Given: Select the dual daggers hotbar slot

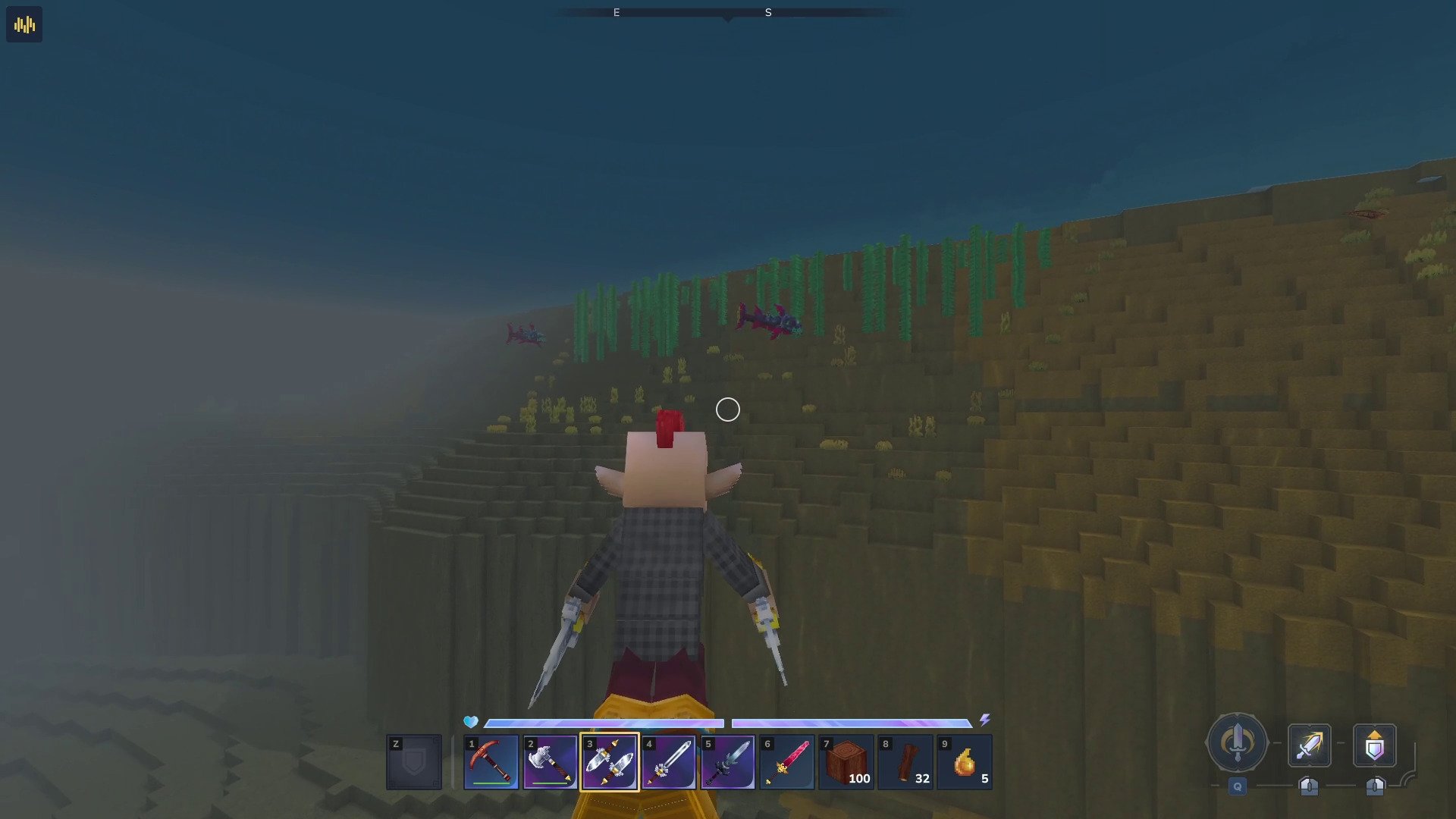Looking at the screenshot, I should point(610,762).
